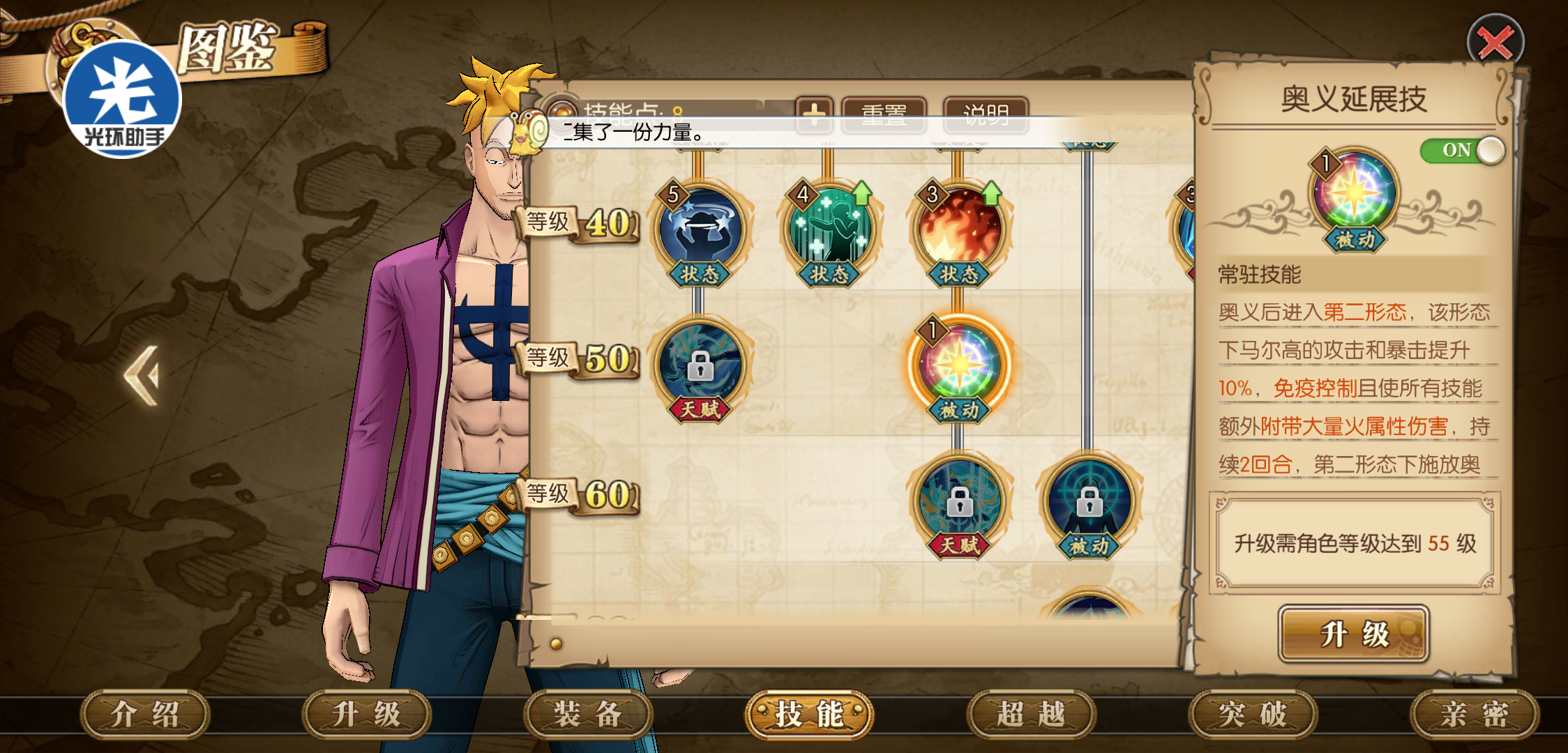
Task: Open the 说明 help button
Action: (986, 114)
